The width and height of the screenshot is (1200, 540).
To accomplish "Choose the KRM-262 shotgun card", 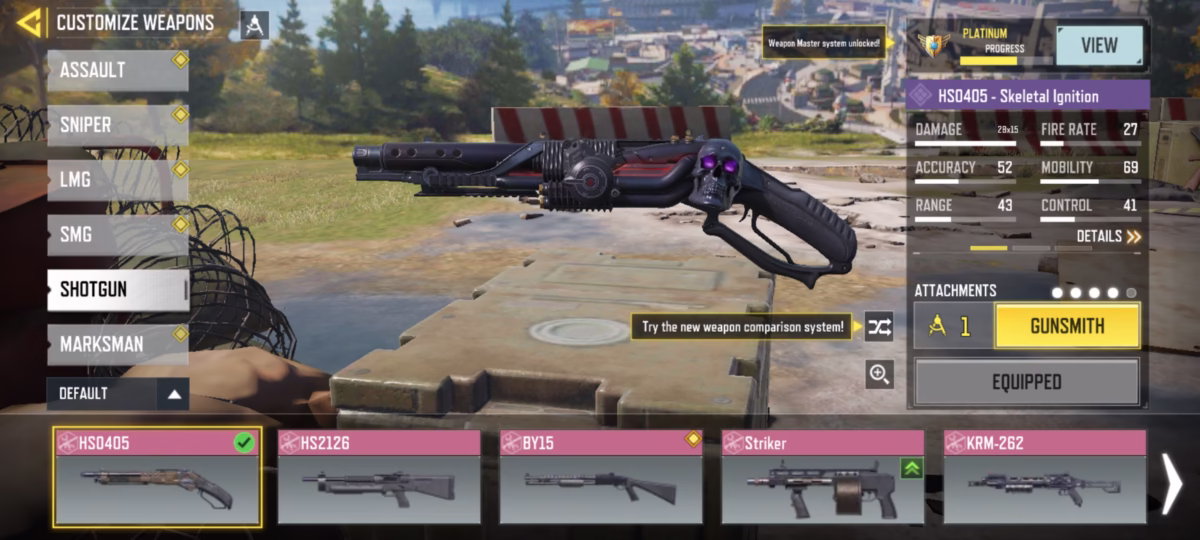I will [1045, 477].
